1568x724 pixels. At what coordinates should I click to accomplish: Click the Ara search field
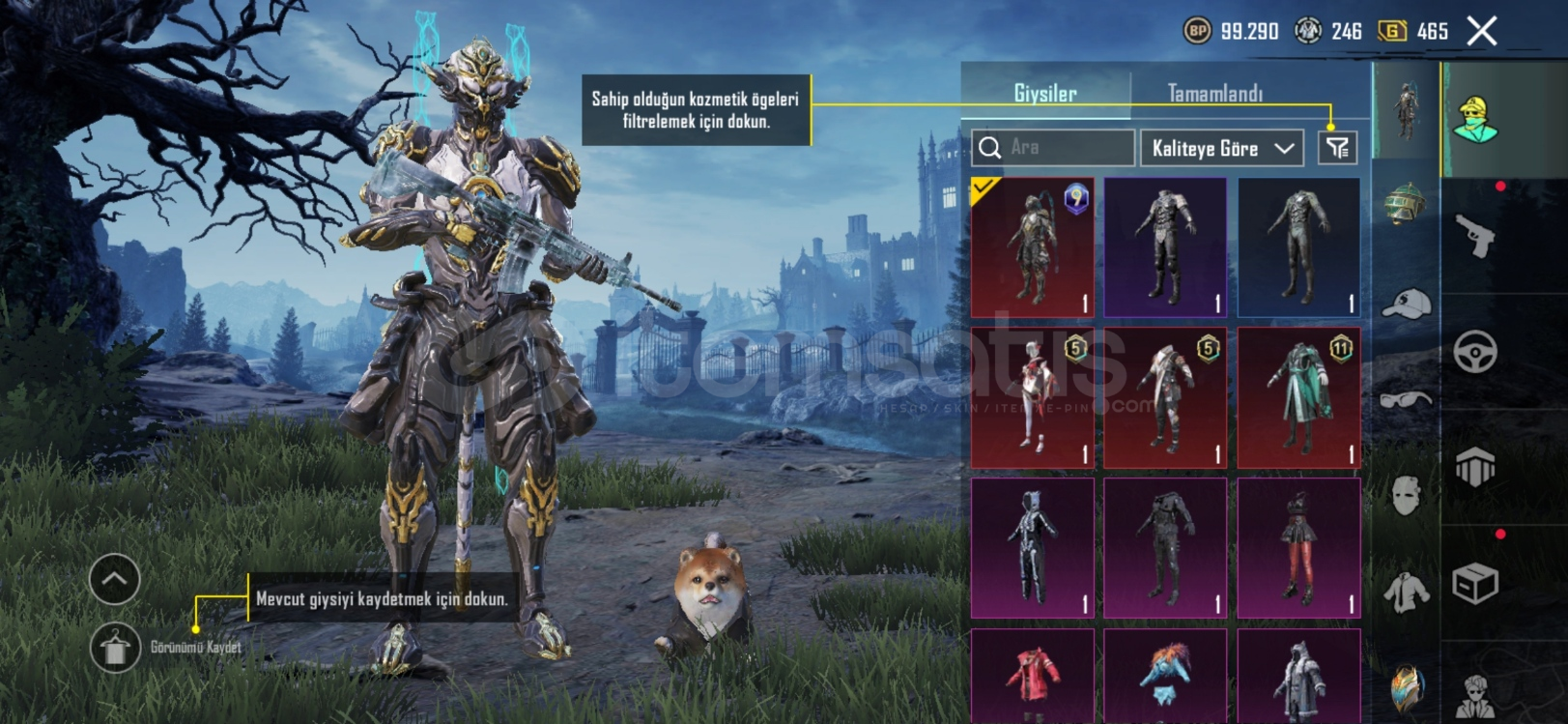coord(1053,148)
